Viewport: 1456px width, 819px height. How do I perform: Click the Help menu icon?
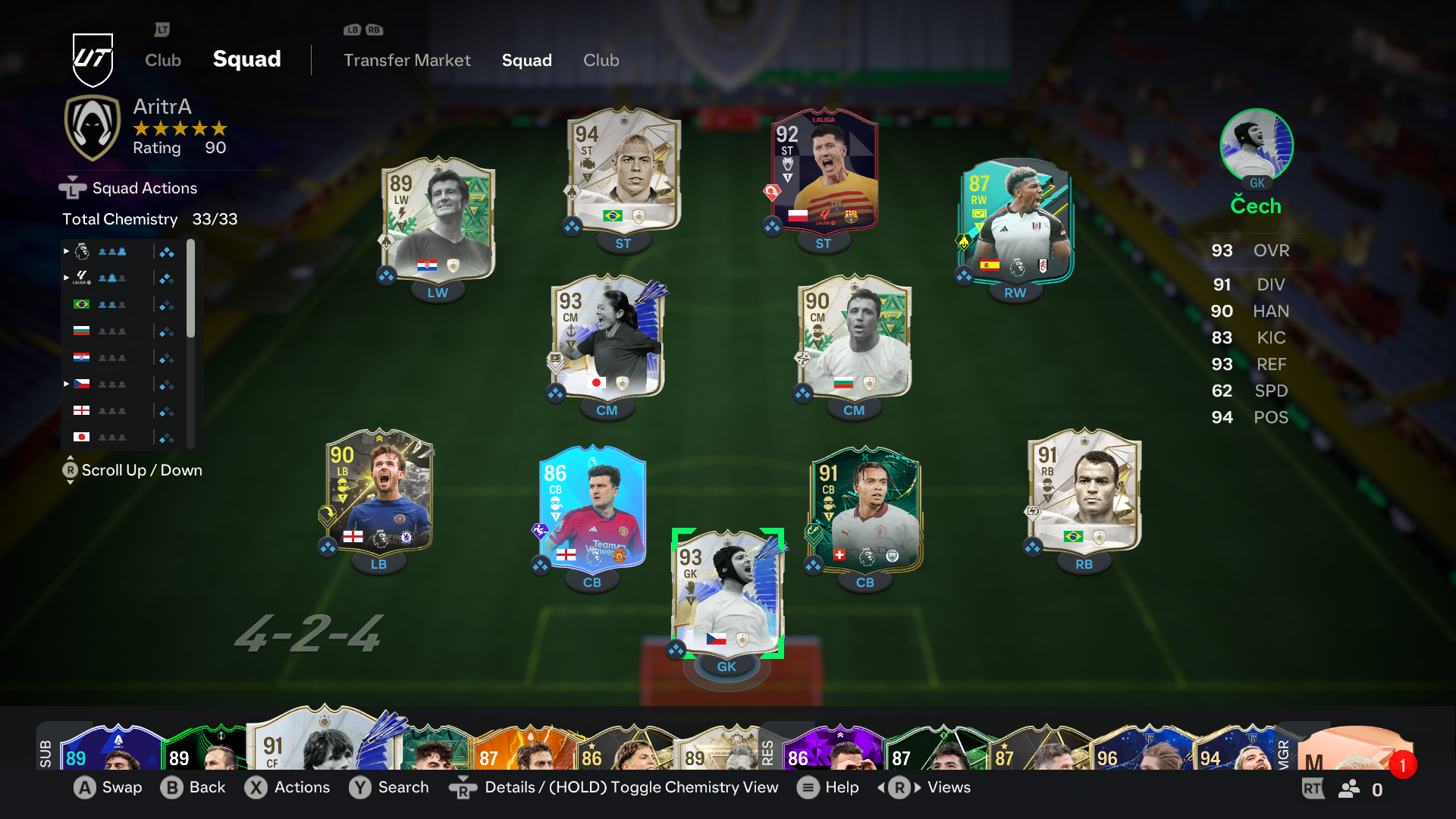pyautogui.click(x=808, y=788)
